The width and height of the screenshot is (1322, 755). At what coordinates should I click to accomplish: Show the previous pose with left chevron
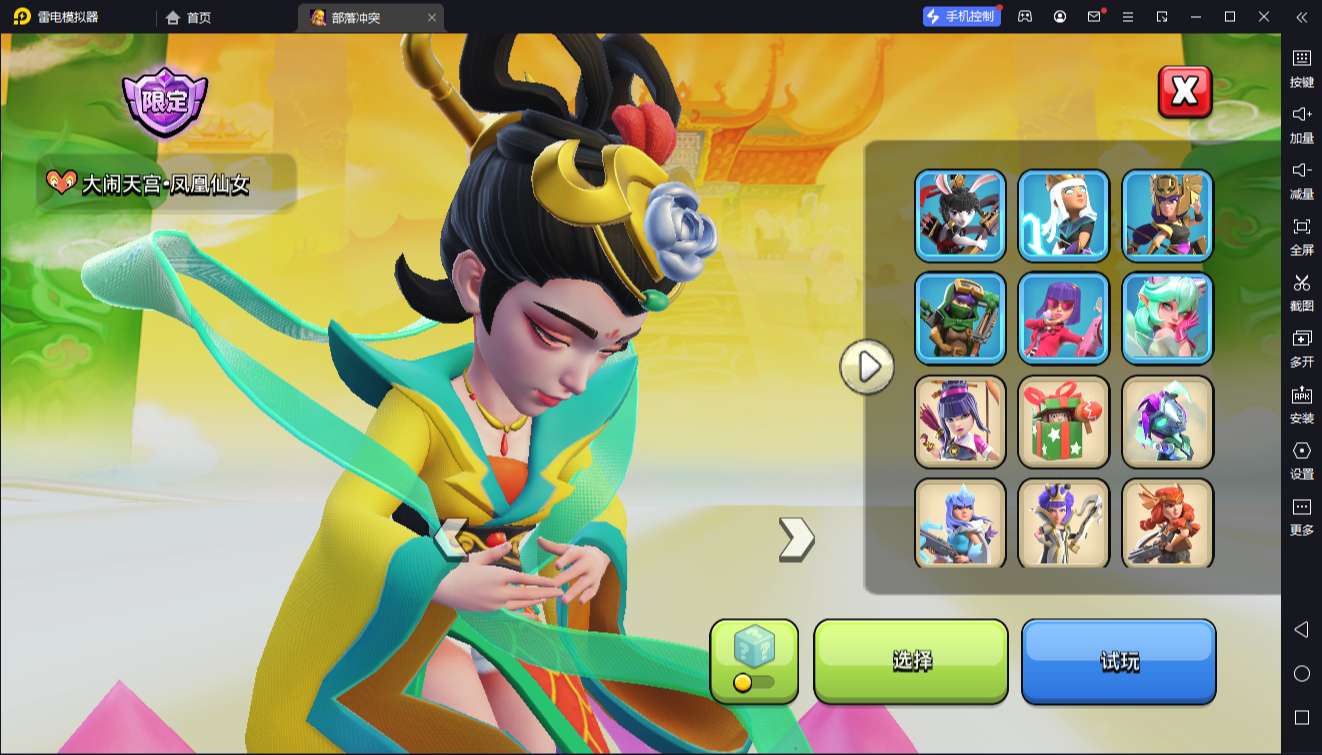point(451,539)
